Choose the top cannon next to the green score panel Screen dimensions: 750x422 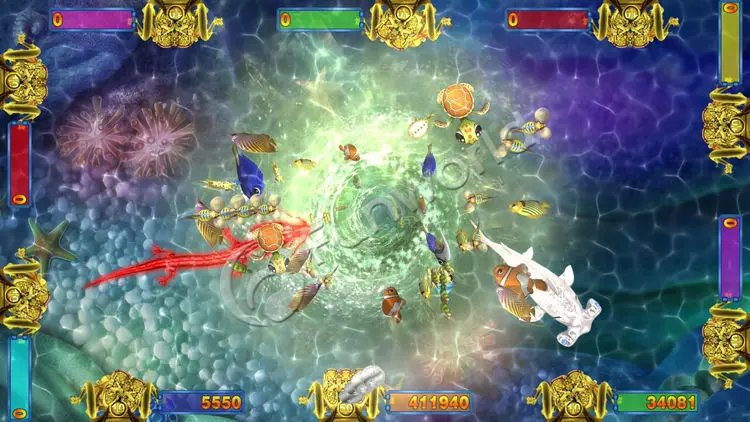click(403, 22)
